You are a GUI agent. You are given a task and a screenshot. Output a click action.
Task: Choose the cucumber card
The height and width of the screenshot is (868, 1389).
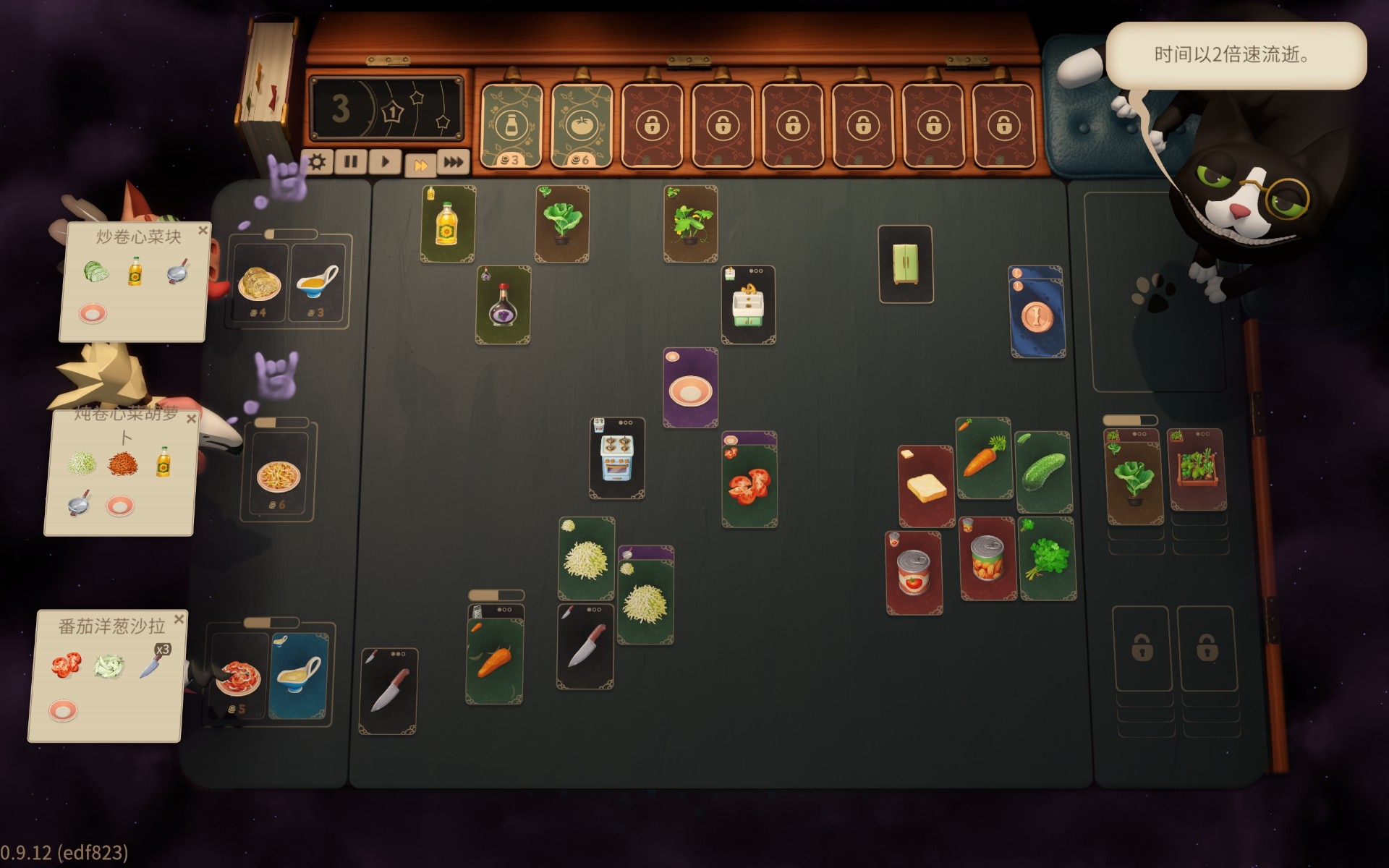click(1044, 472)
